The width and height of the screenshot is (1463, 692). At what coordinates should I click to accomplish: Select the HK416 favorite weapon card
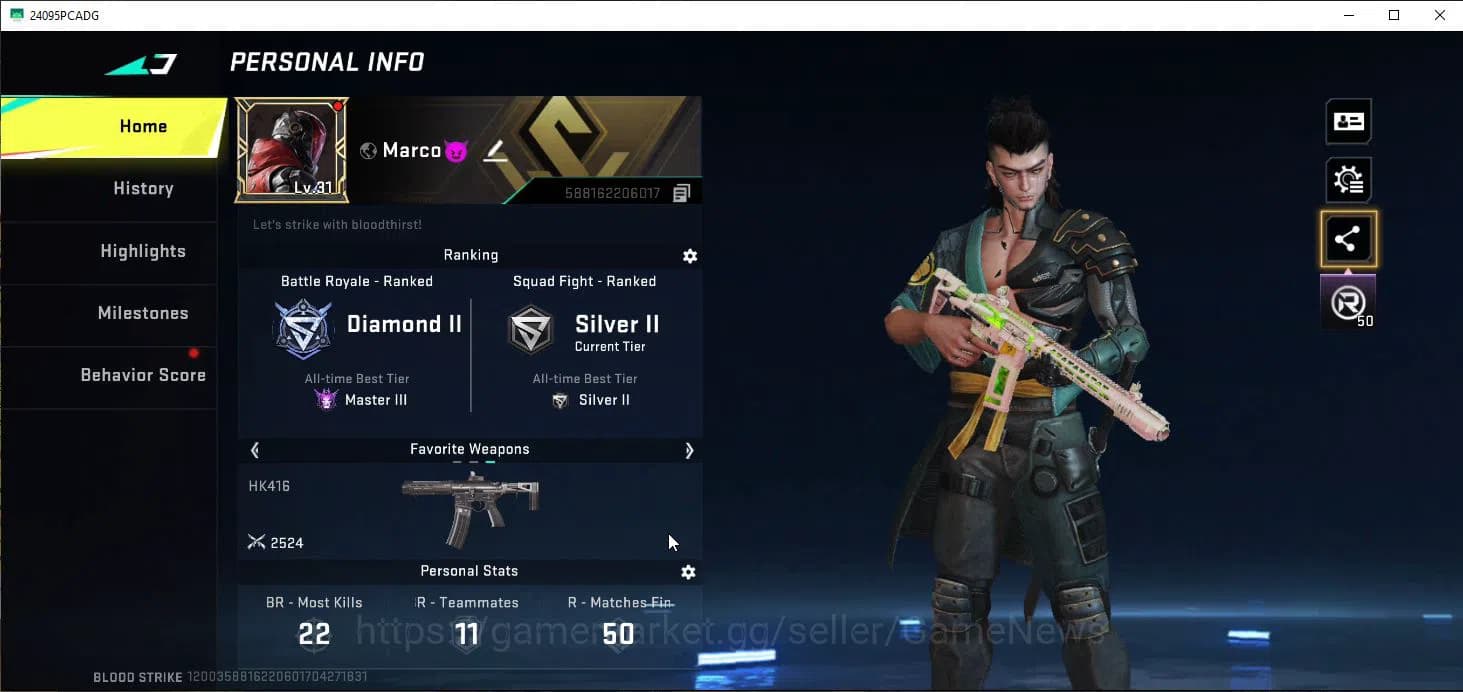coord(469,511)
